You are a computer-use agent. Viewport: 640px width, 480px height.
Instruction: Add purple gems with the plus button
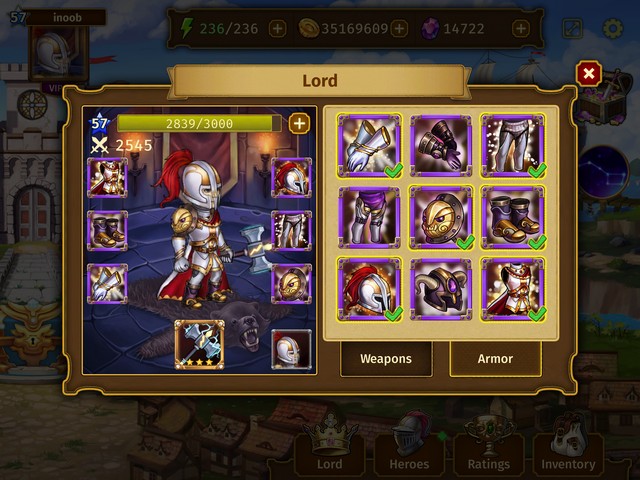[x=520, y=29]
